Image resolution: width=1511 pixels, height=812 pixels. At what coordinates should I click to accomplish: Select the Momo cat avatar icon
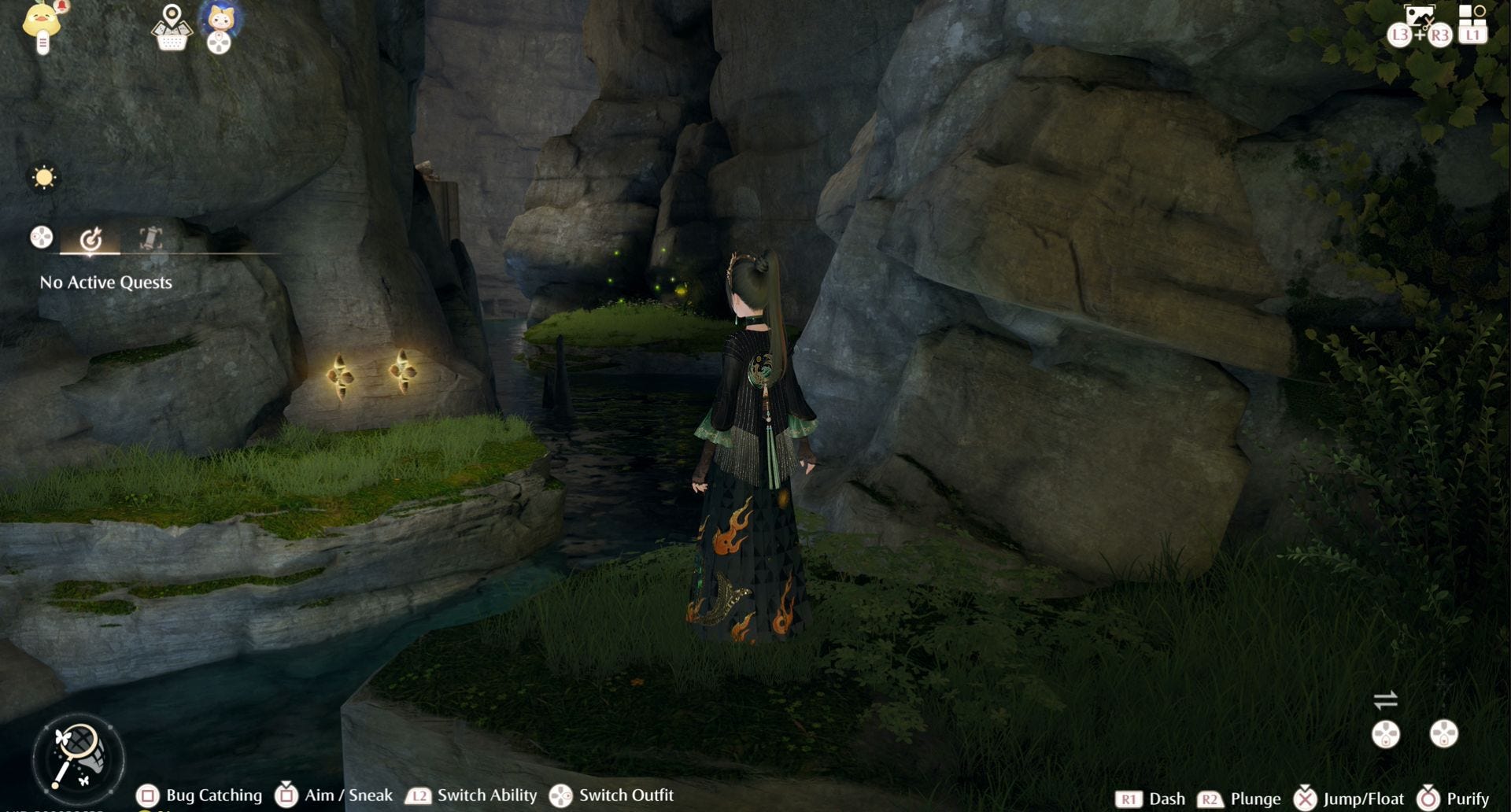(220, 19)
